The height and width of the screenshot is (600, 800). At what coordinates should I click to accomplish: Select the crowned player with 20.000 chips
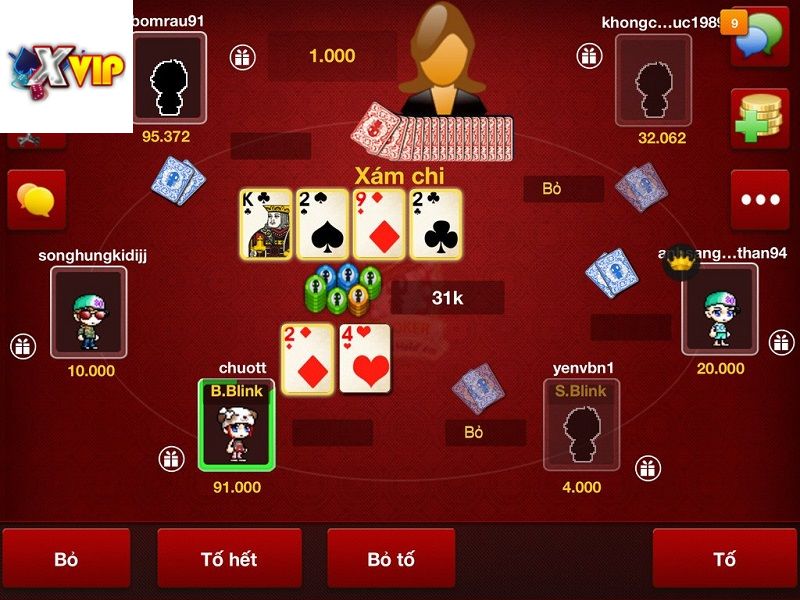point(720,310)
